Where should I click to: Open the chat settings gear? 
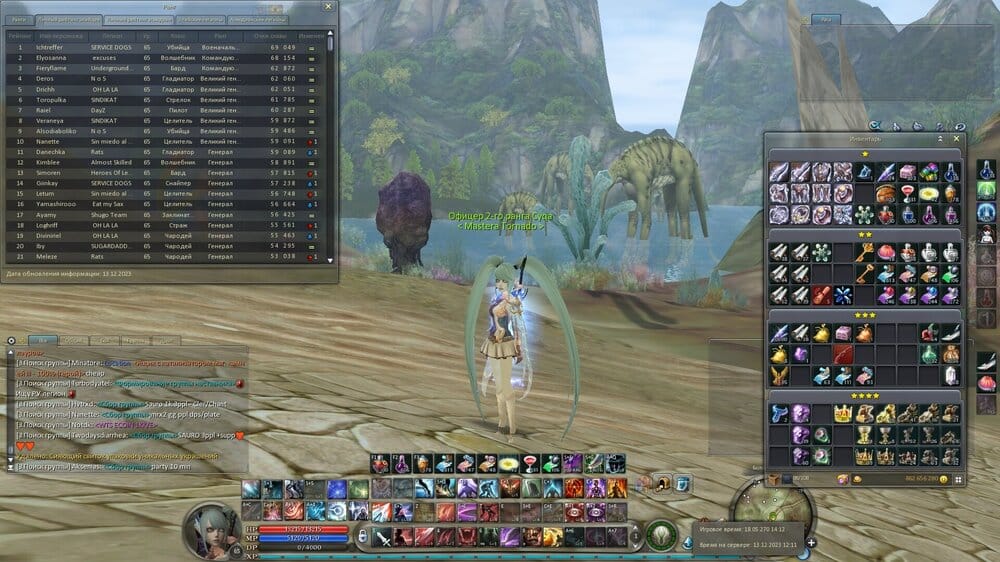11,341
